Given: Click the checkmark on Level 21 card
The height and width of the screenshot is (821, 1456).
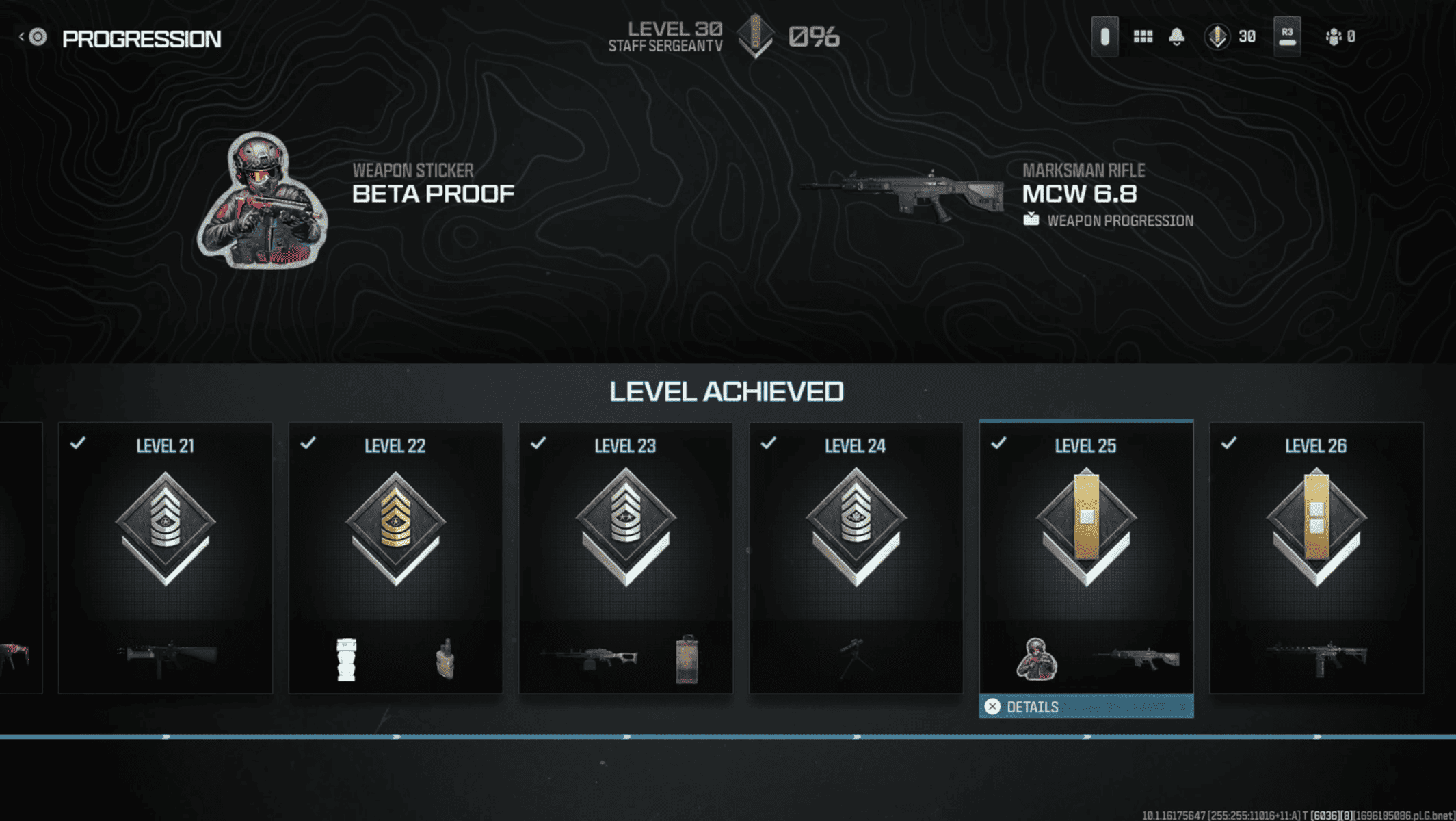Looking at the screenshot, I should pos(77,444).
